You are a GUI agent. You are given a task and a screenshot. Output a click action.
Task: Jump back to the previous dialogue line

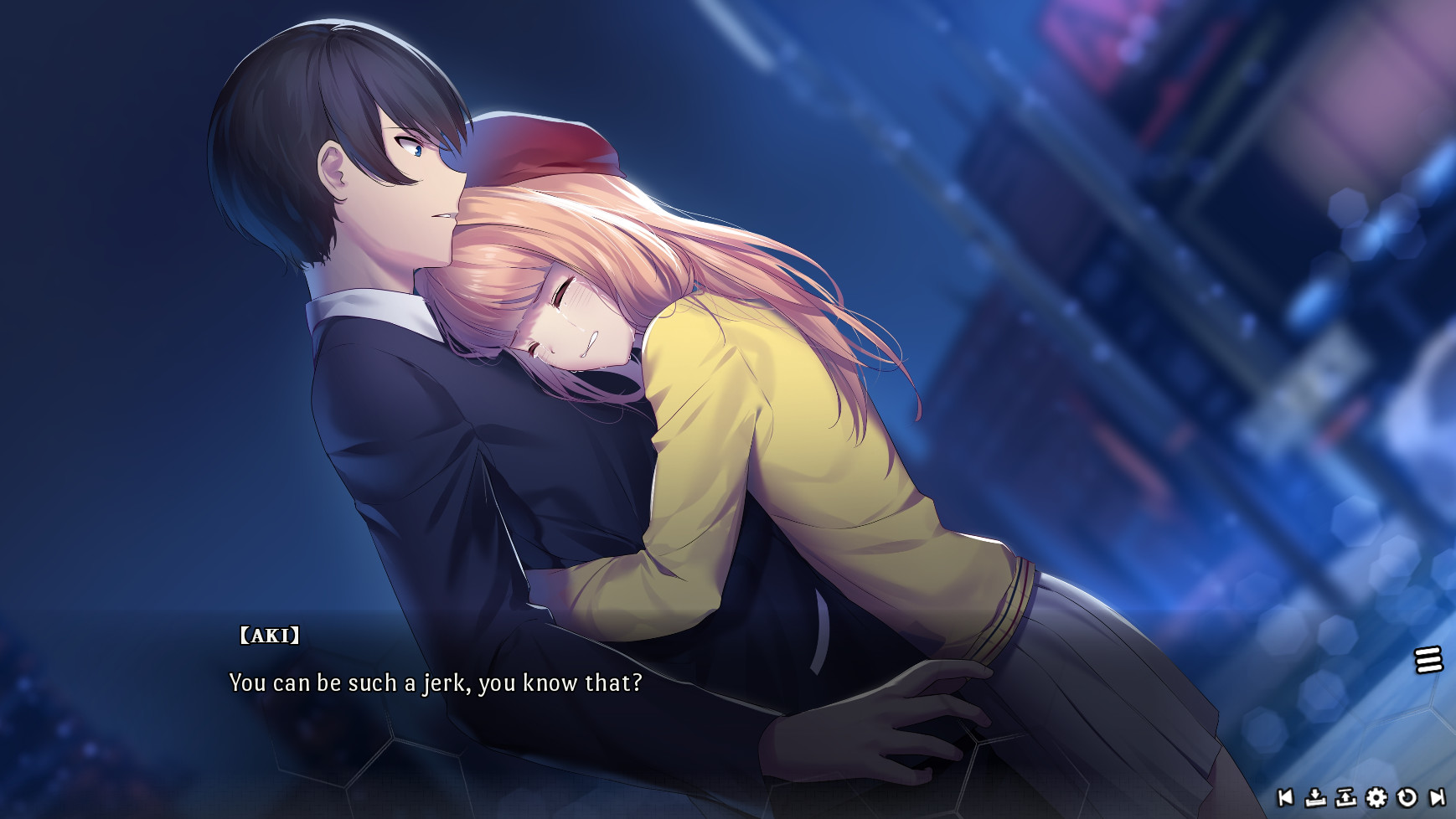click(1285, 797)
